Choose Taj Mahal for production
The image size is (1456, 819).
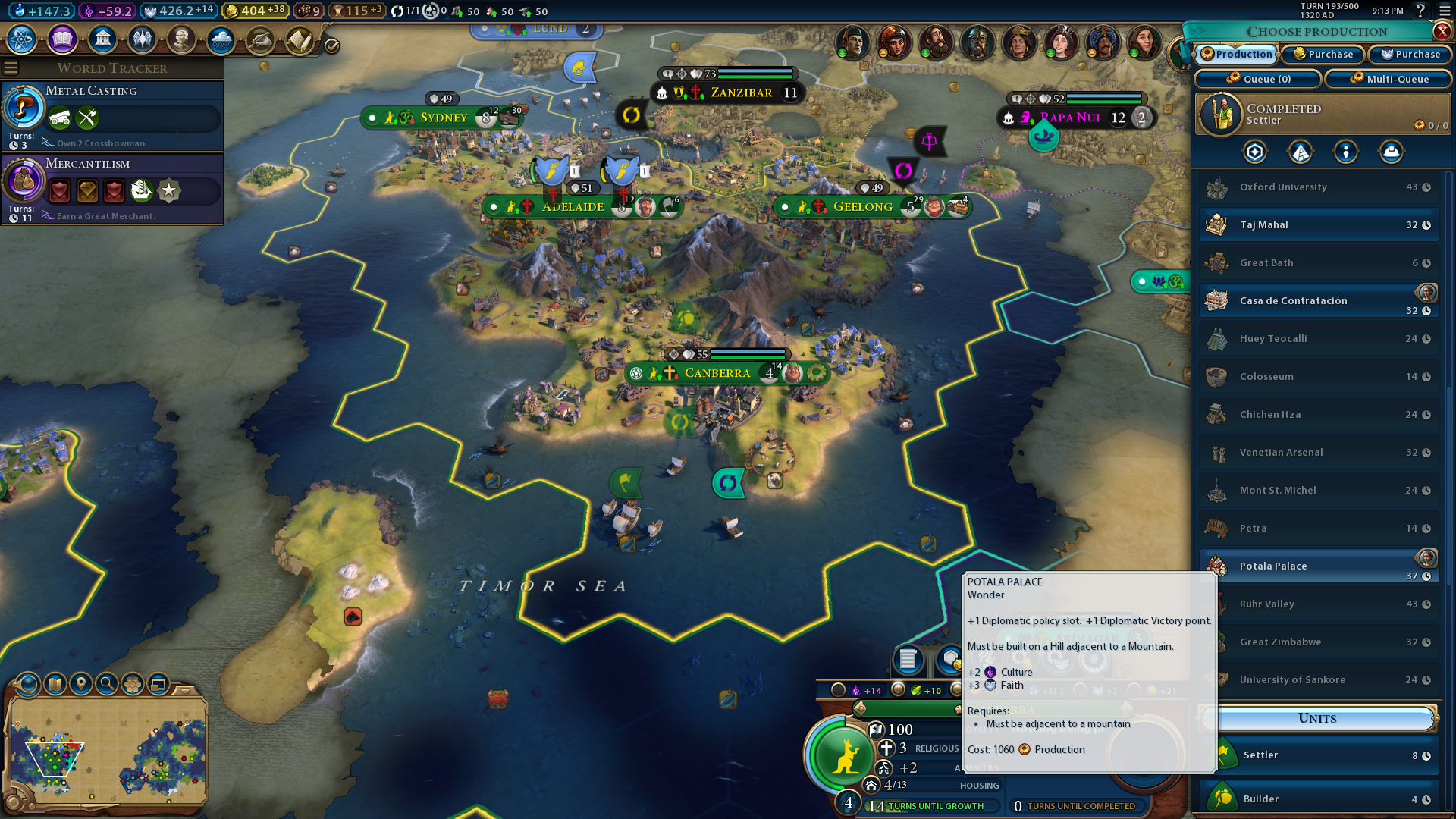pyautogui.click(x=1319, y=225)
